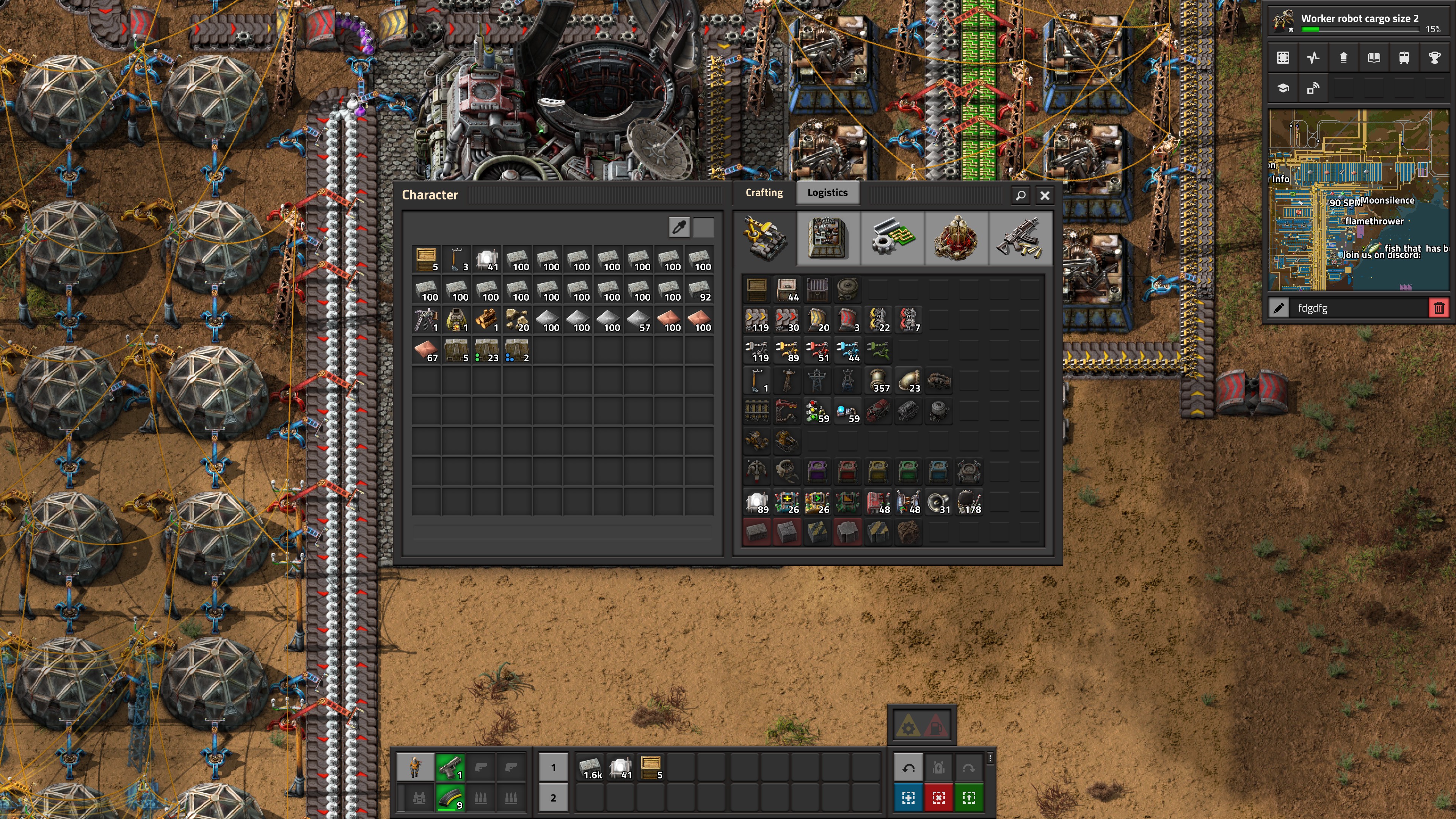
Task: Pick up the wood stack in inventory
Action: (486, 320)
